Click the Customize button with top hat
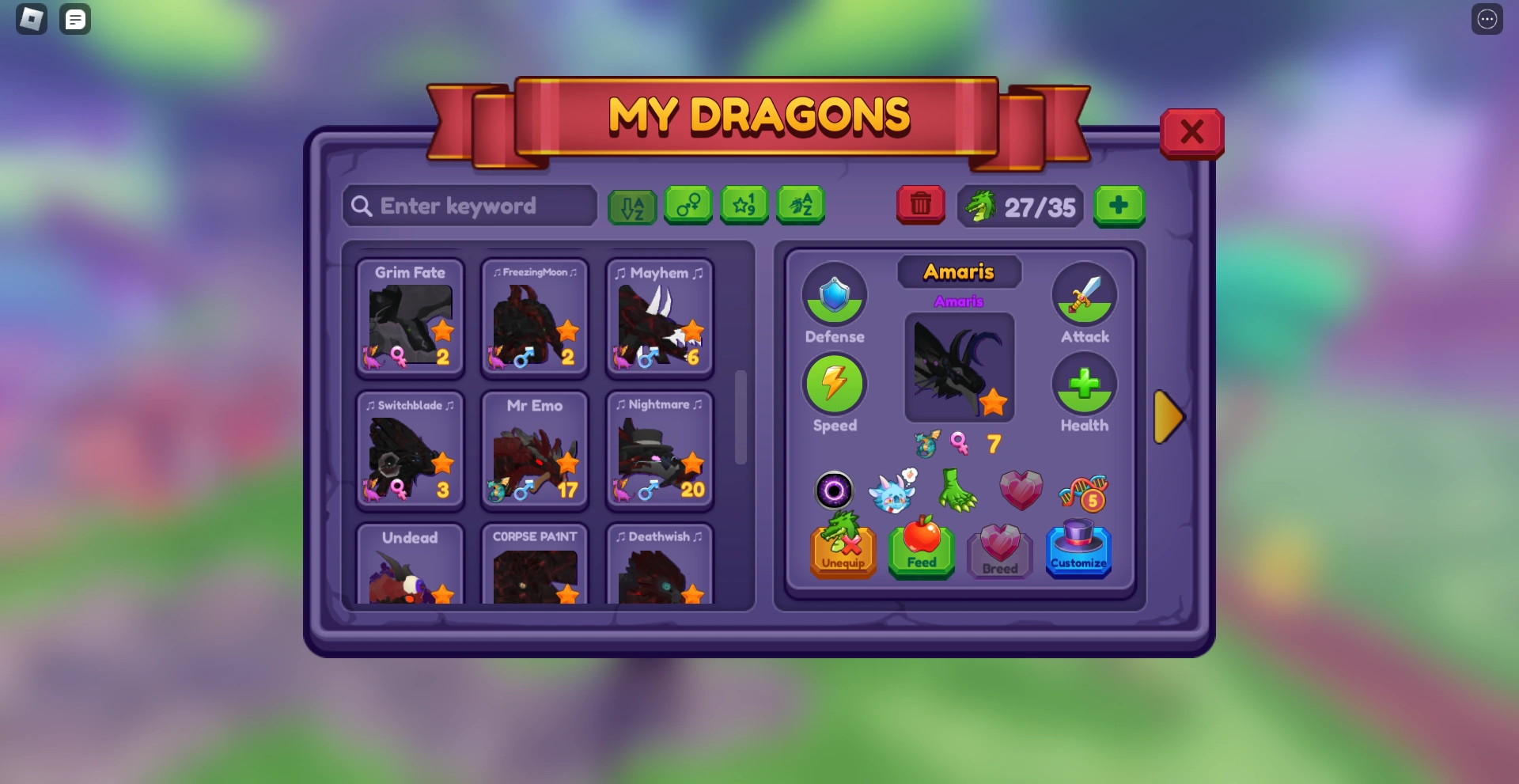Screen dimensions: 1519x784 [x=1079, y=551]
